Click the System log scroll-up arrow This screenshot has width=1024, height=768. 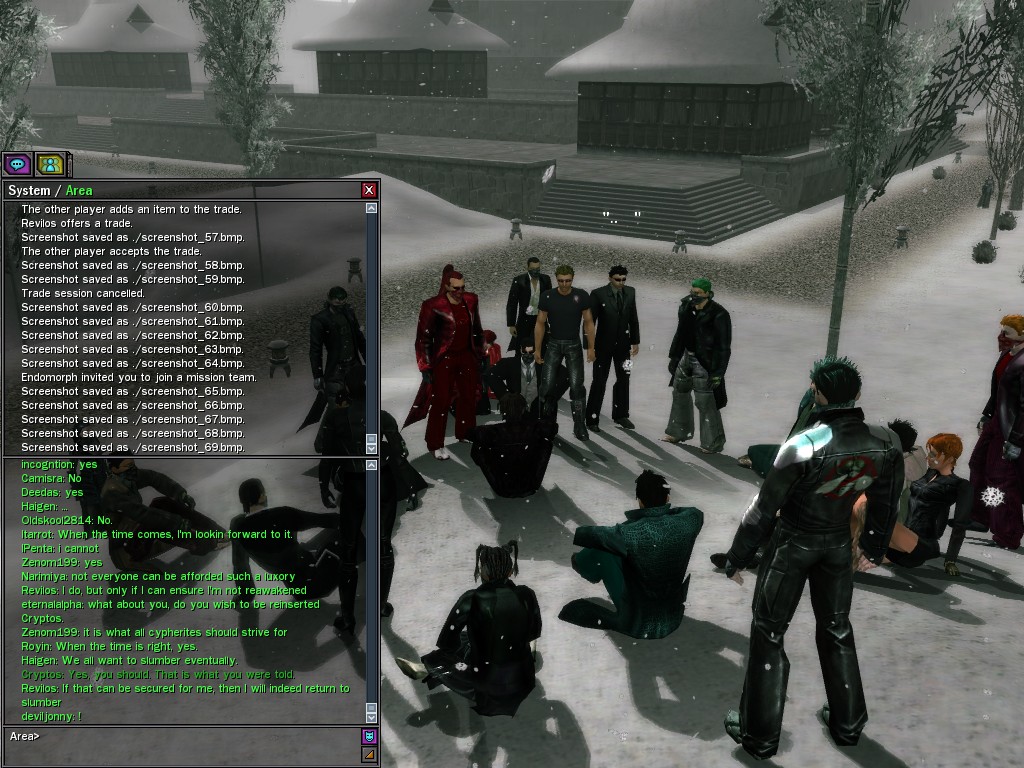(372, 209)
